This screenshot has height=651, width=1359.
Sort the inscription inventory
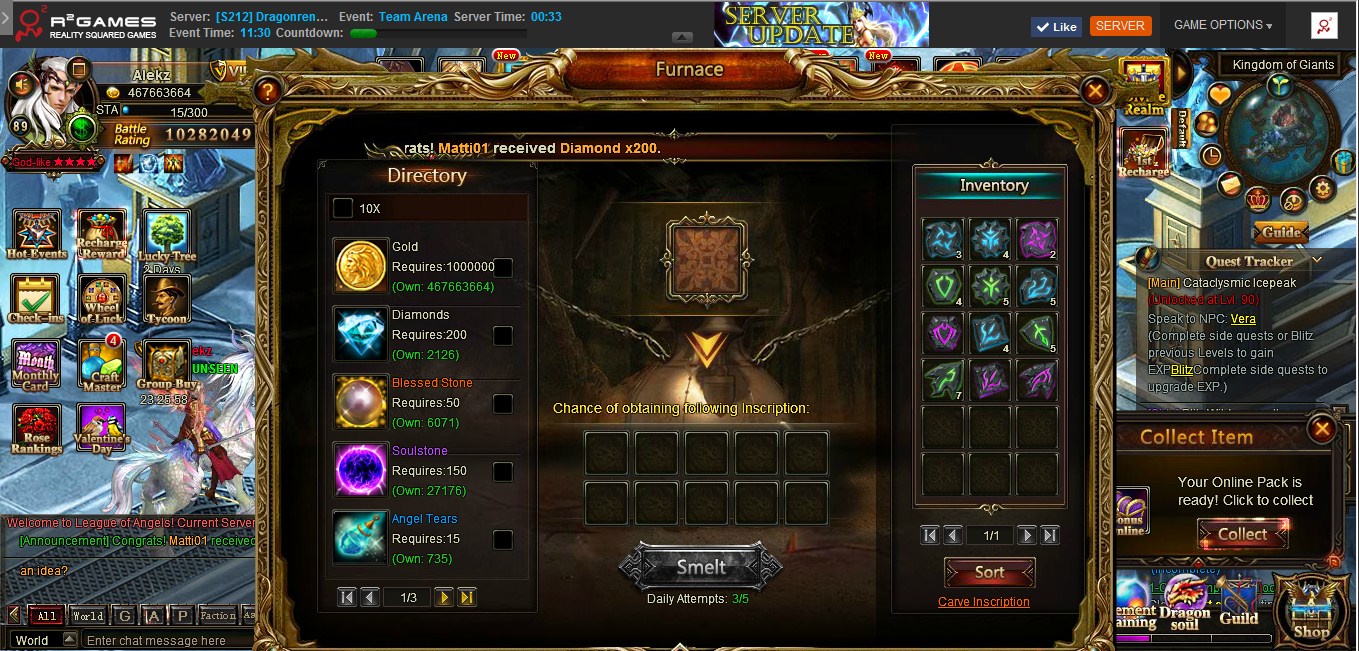(x=989, y=572)
